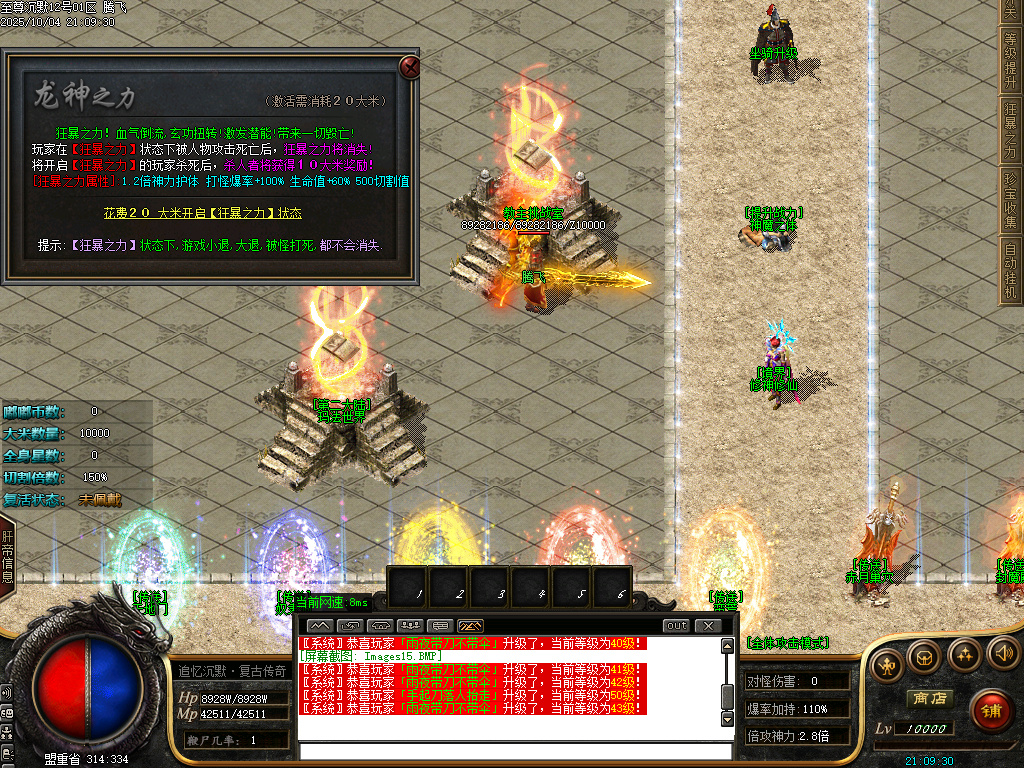The image size is (1024, 768).
Task: Open the 等级提升 side tab
Action: [1011, 59]
